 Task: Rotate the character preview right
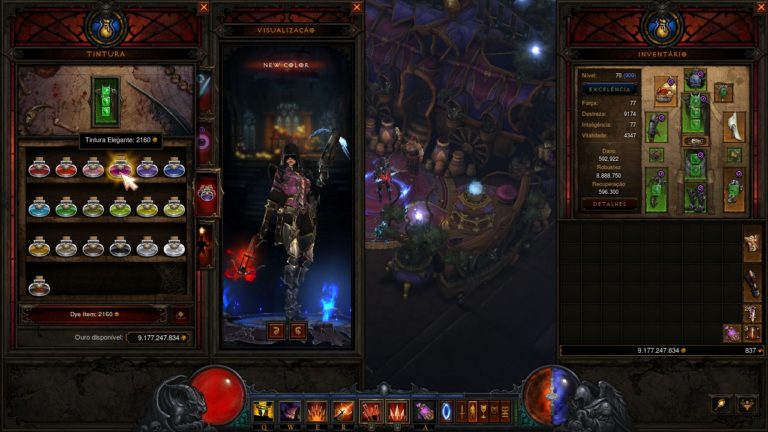(x=297, y=330)
